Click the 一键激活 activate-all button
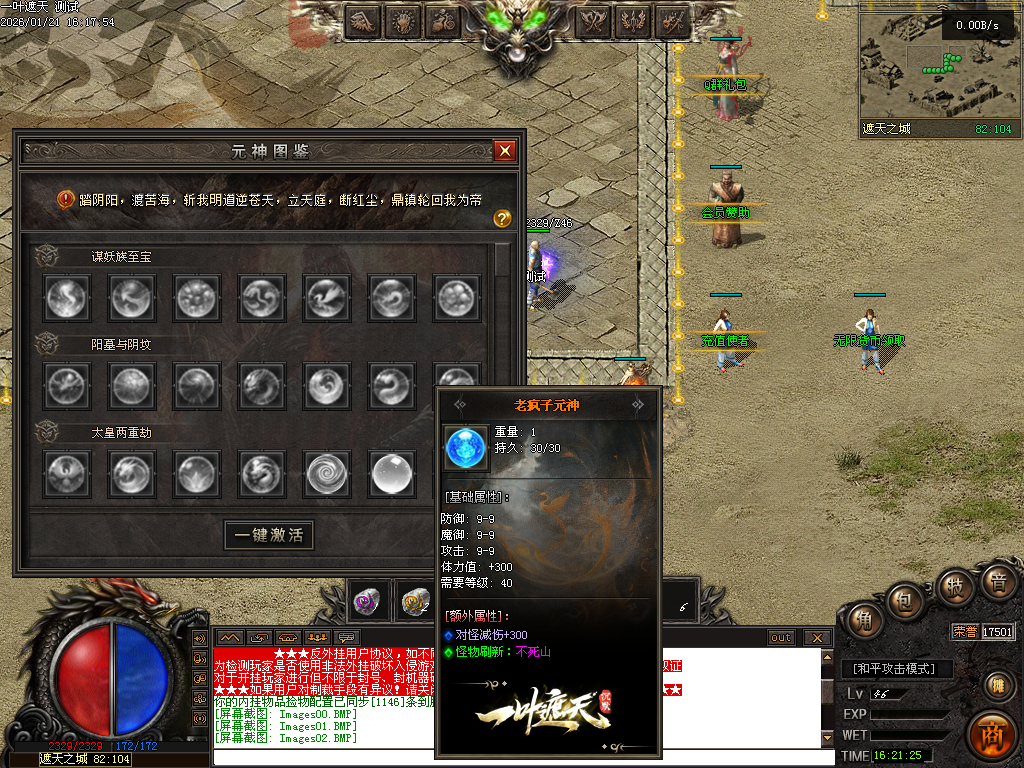Screen dimensions: 1024x768 (268, 535)
